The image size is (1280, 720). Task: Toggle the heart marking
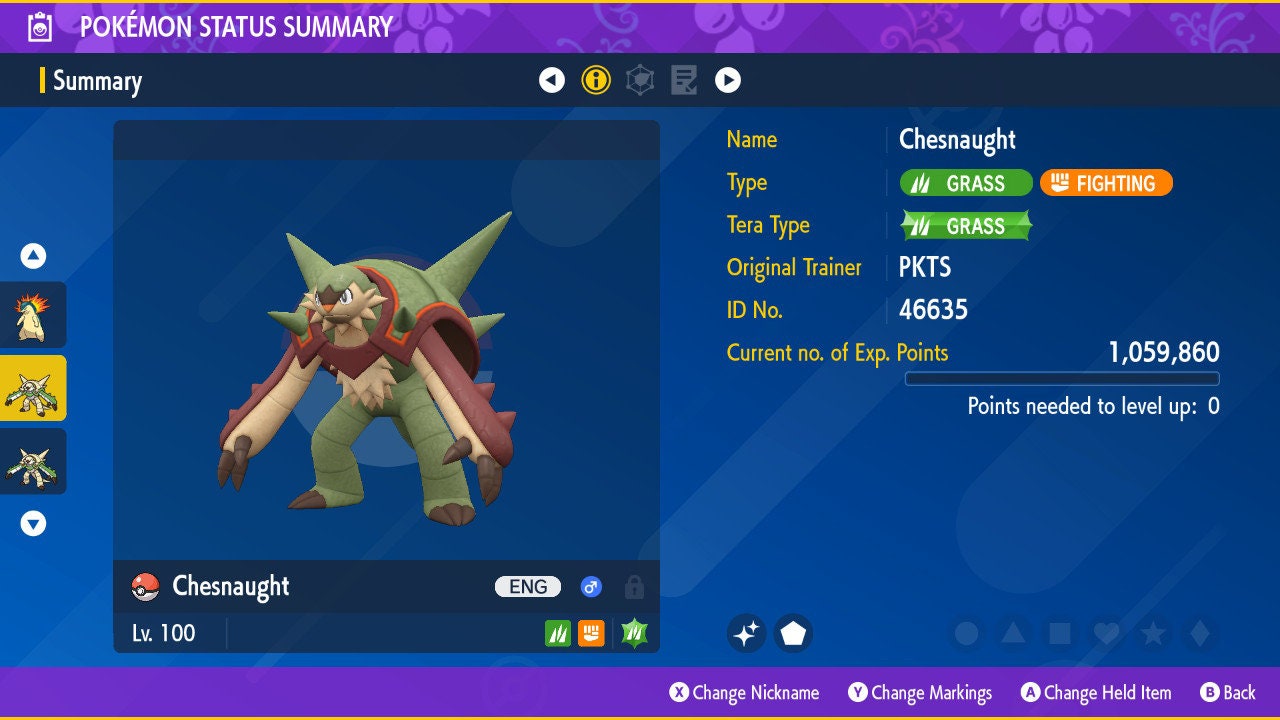[1106, 633]
